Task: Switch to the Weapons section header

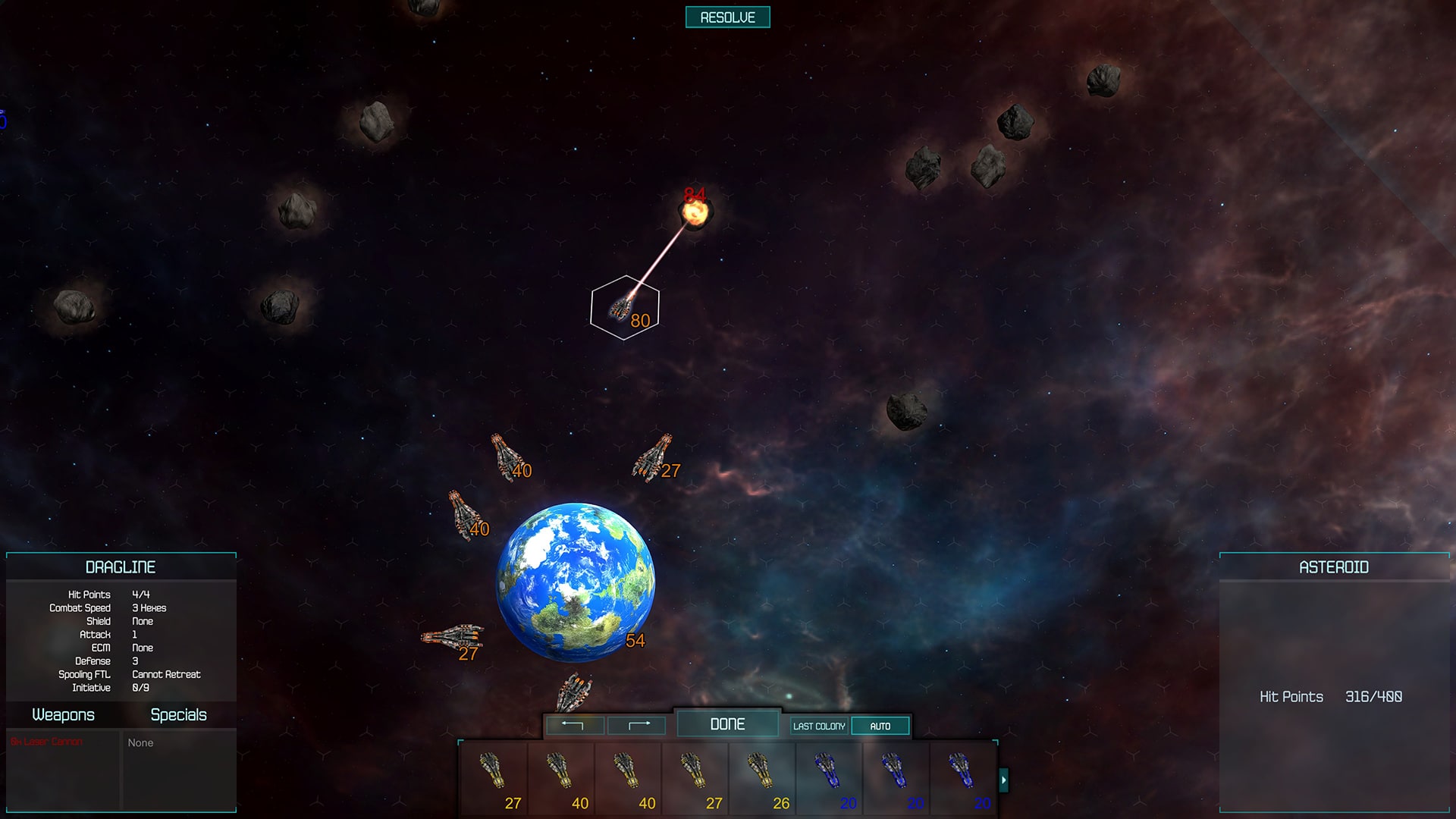Action: pyautogui.click(x=64, y=714)
